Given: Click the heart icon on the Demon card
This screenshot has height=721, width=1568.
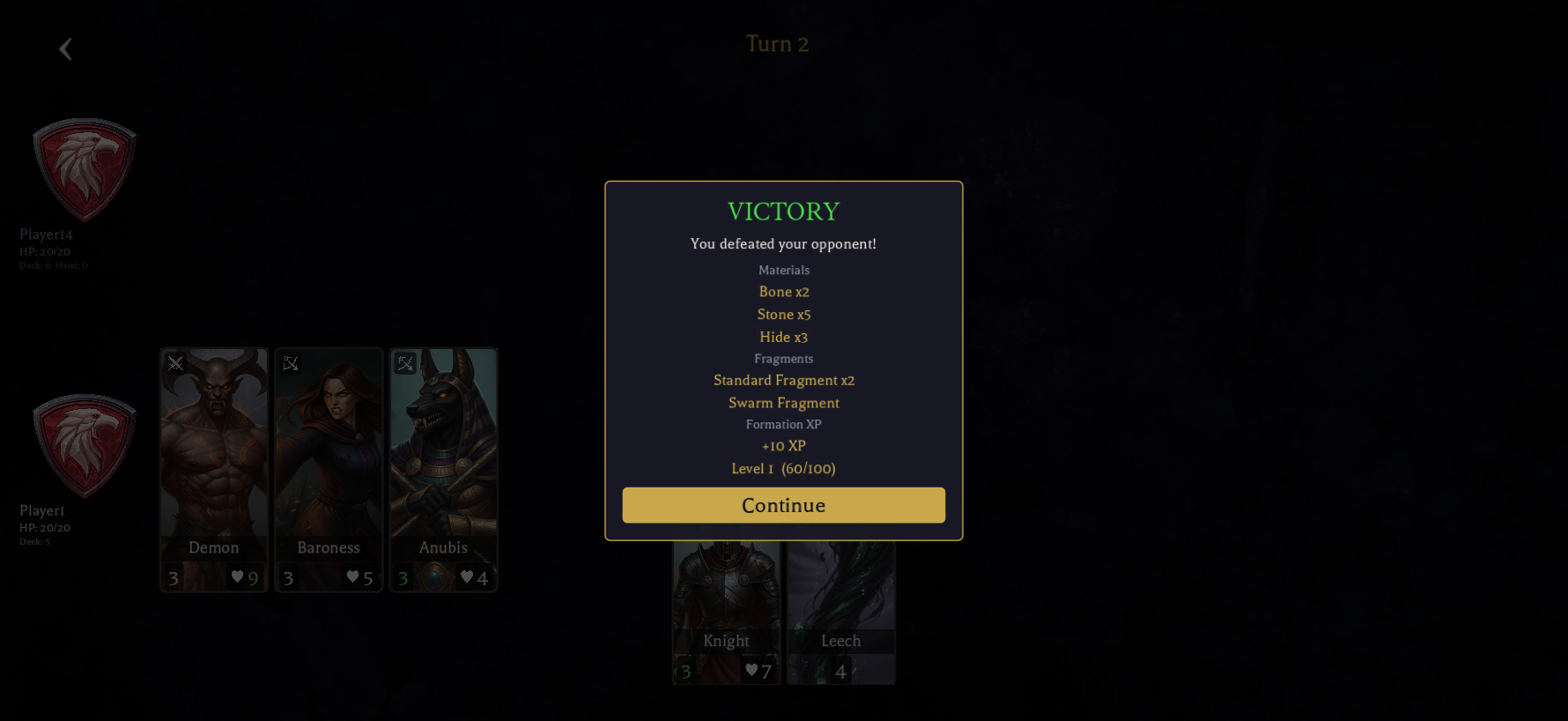Looking at the screenshot, I should click(237, 576).
